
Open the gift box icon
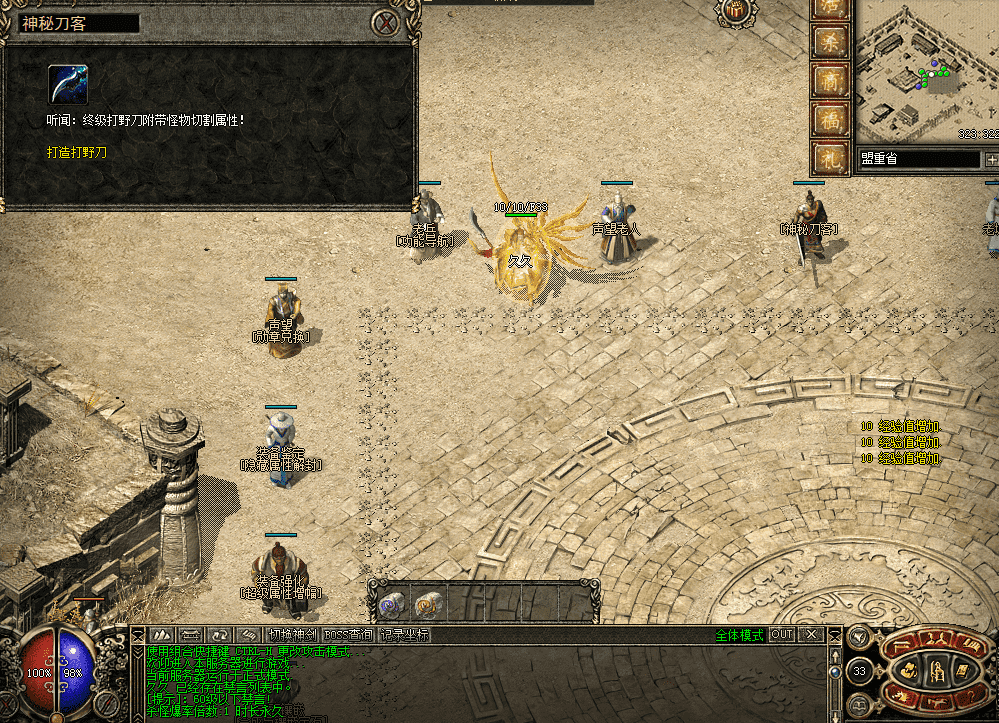(x=734, y=10)
